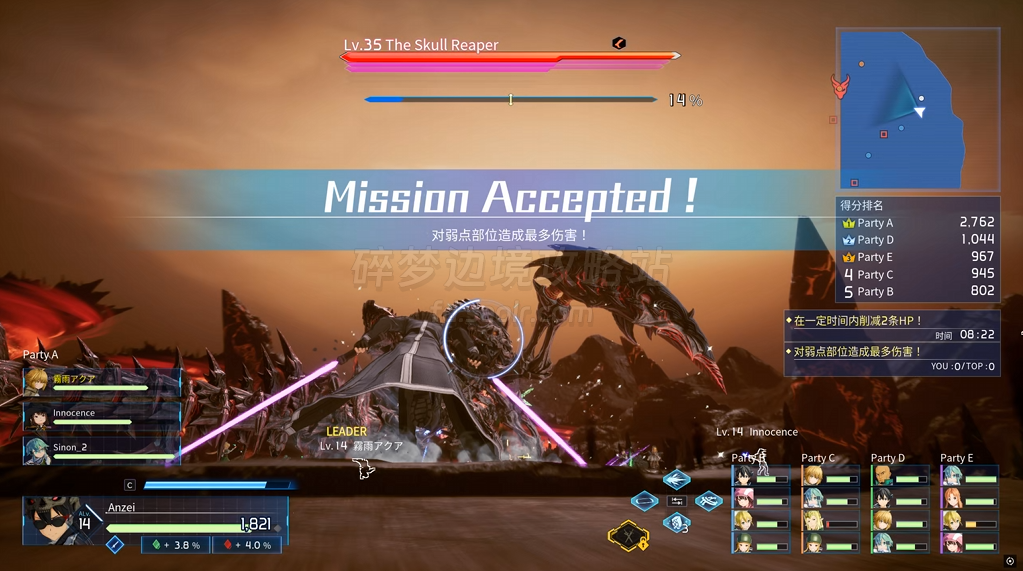Click the target icon in the bottom-right corner
Screen dimensions: 1023x571
coord(1010,561)
